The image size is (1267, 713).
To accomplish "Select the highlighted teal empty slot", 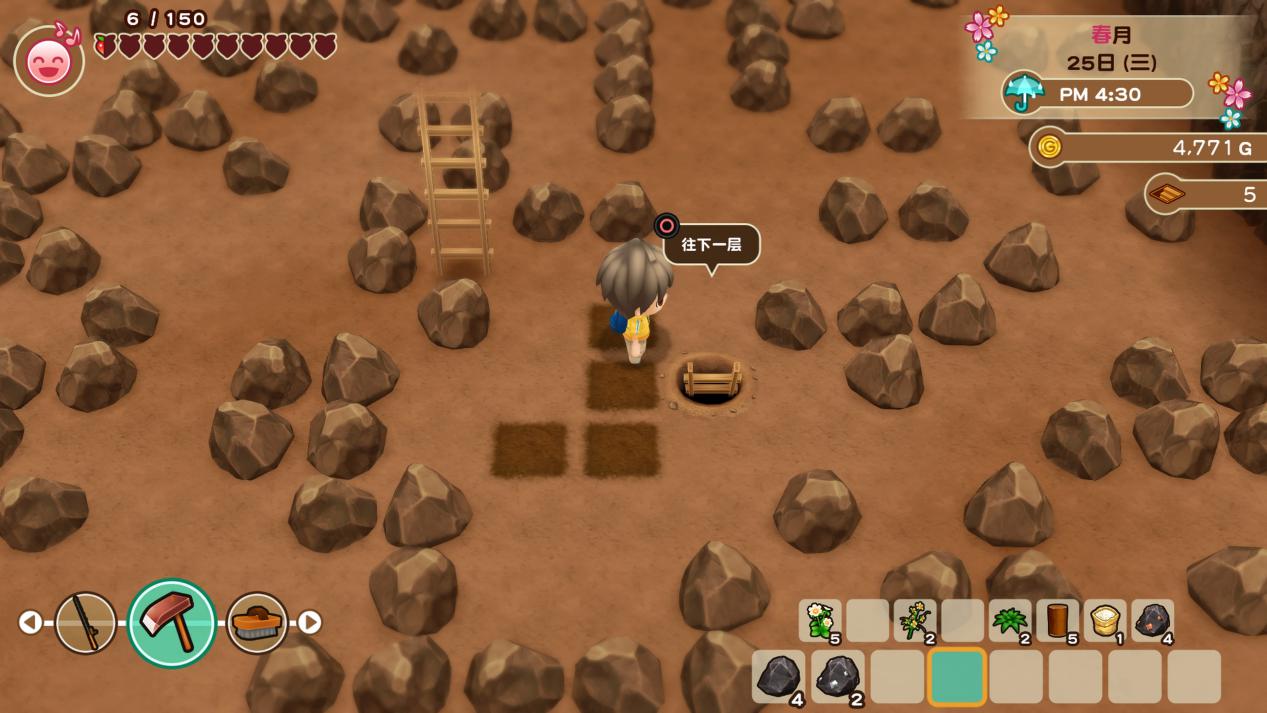I will (x=956, y=676).
